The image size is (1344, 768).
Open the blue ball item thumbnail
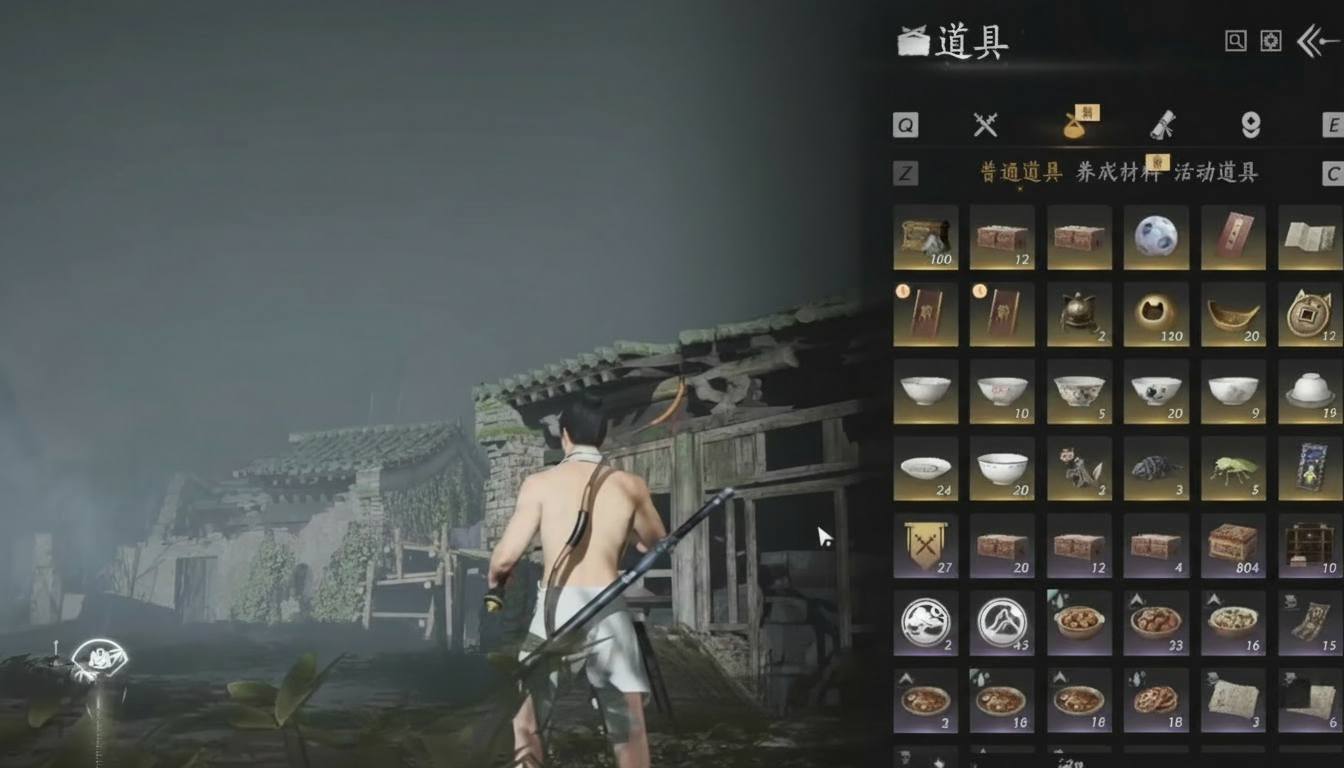[x=1156, y=237]
